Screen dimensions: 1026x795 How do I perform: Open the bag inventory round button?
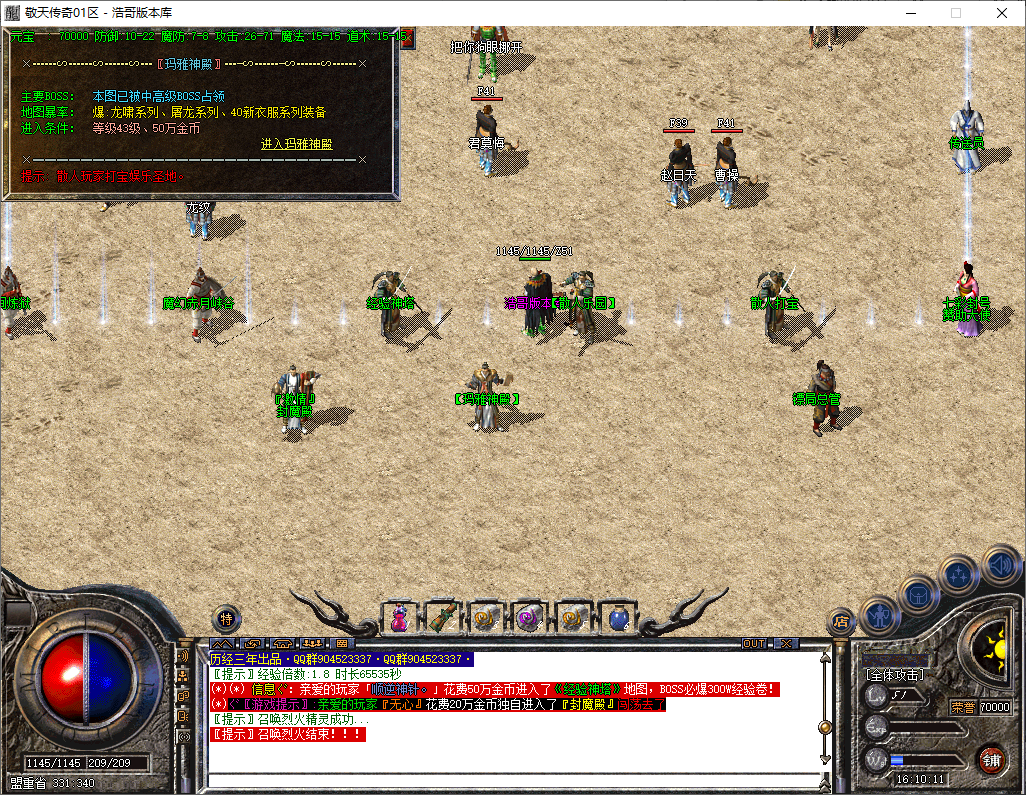point(918,594)
